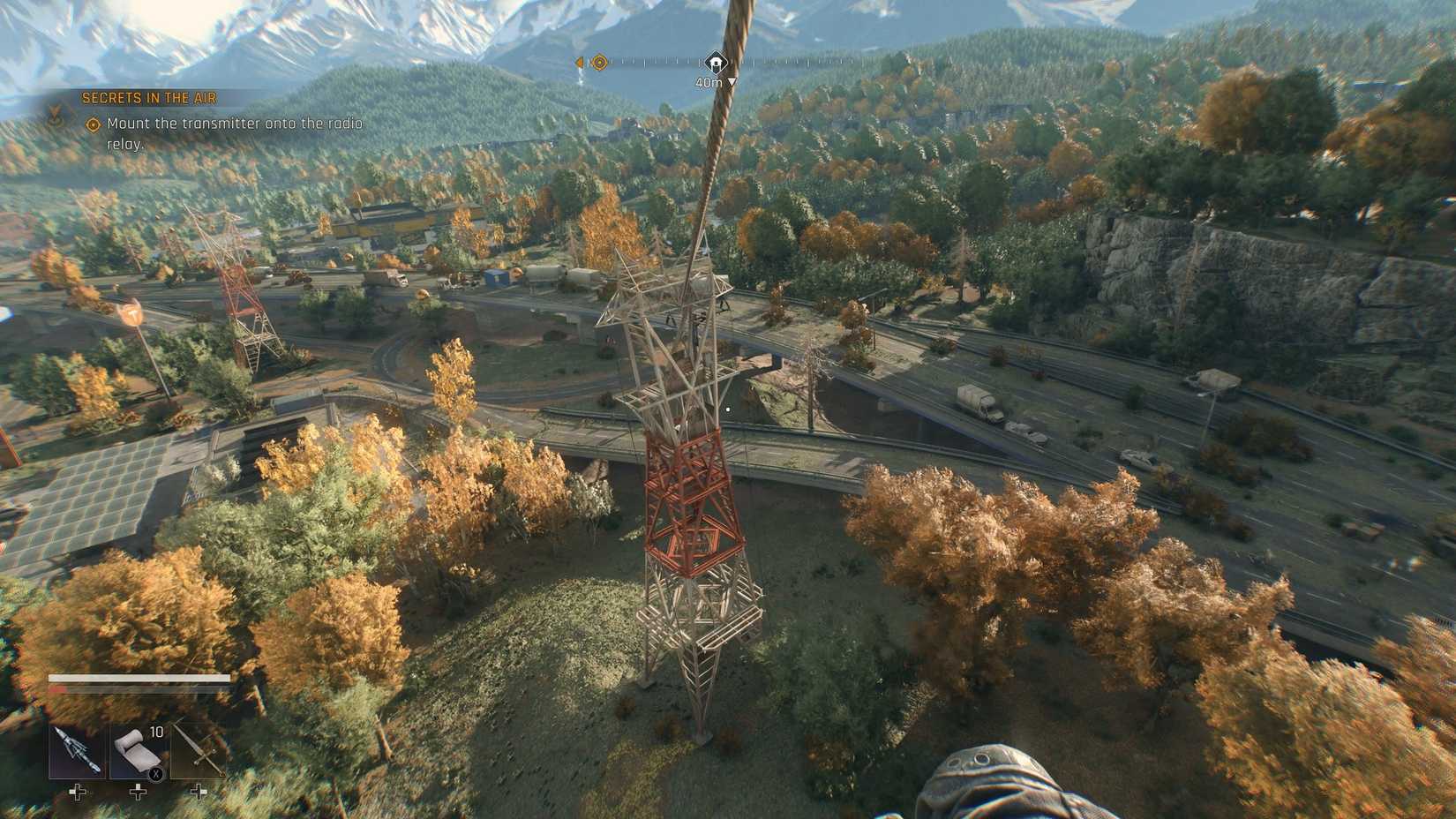The height and width of the screenshot is (819, 1456).
Task: Click the SECRETS IN THE AIR quest title
Action: pyautogui.click(x=148, y=100)
